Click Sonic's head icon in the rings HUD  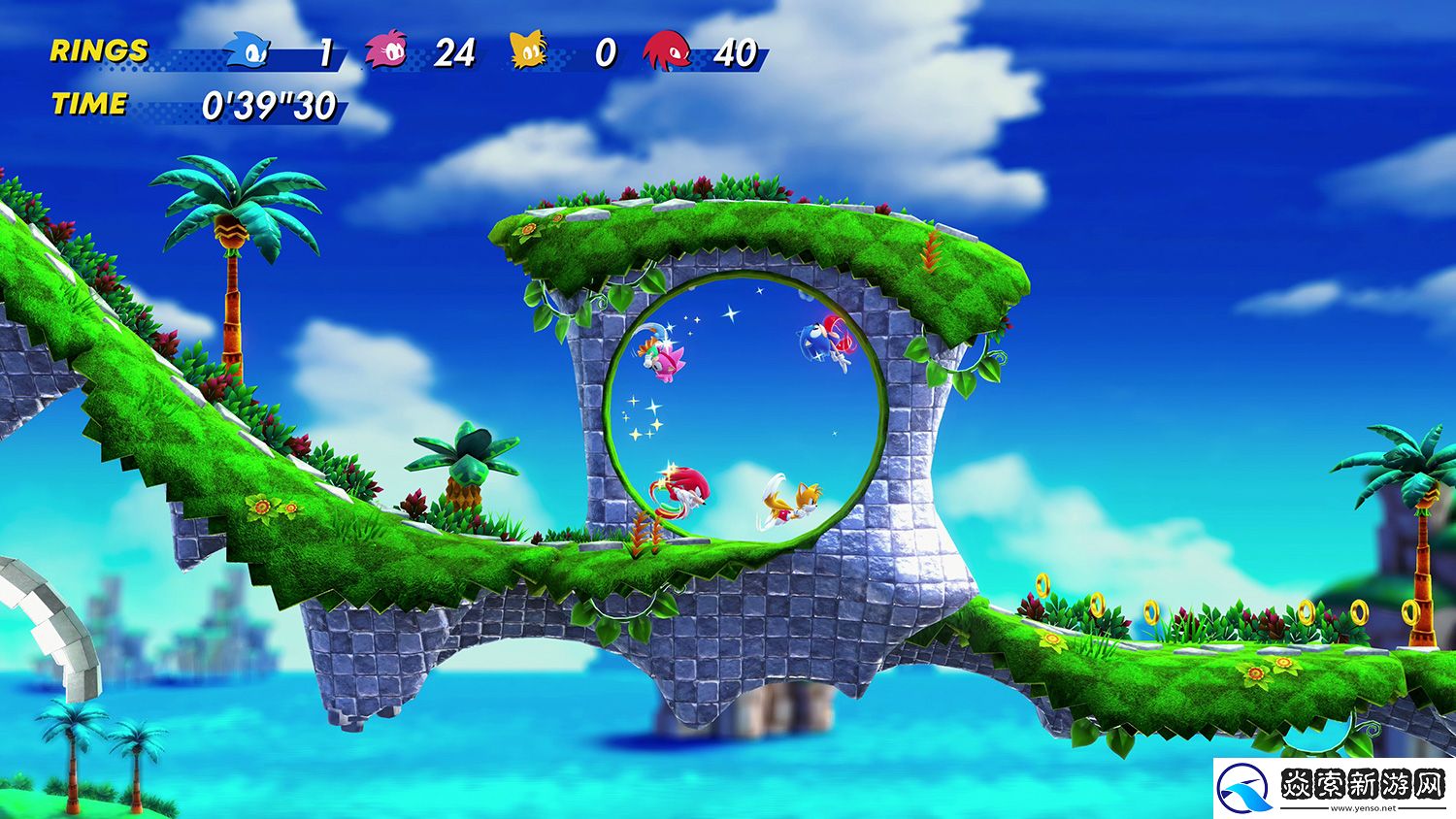click(x=248, y=49)
